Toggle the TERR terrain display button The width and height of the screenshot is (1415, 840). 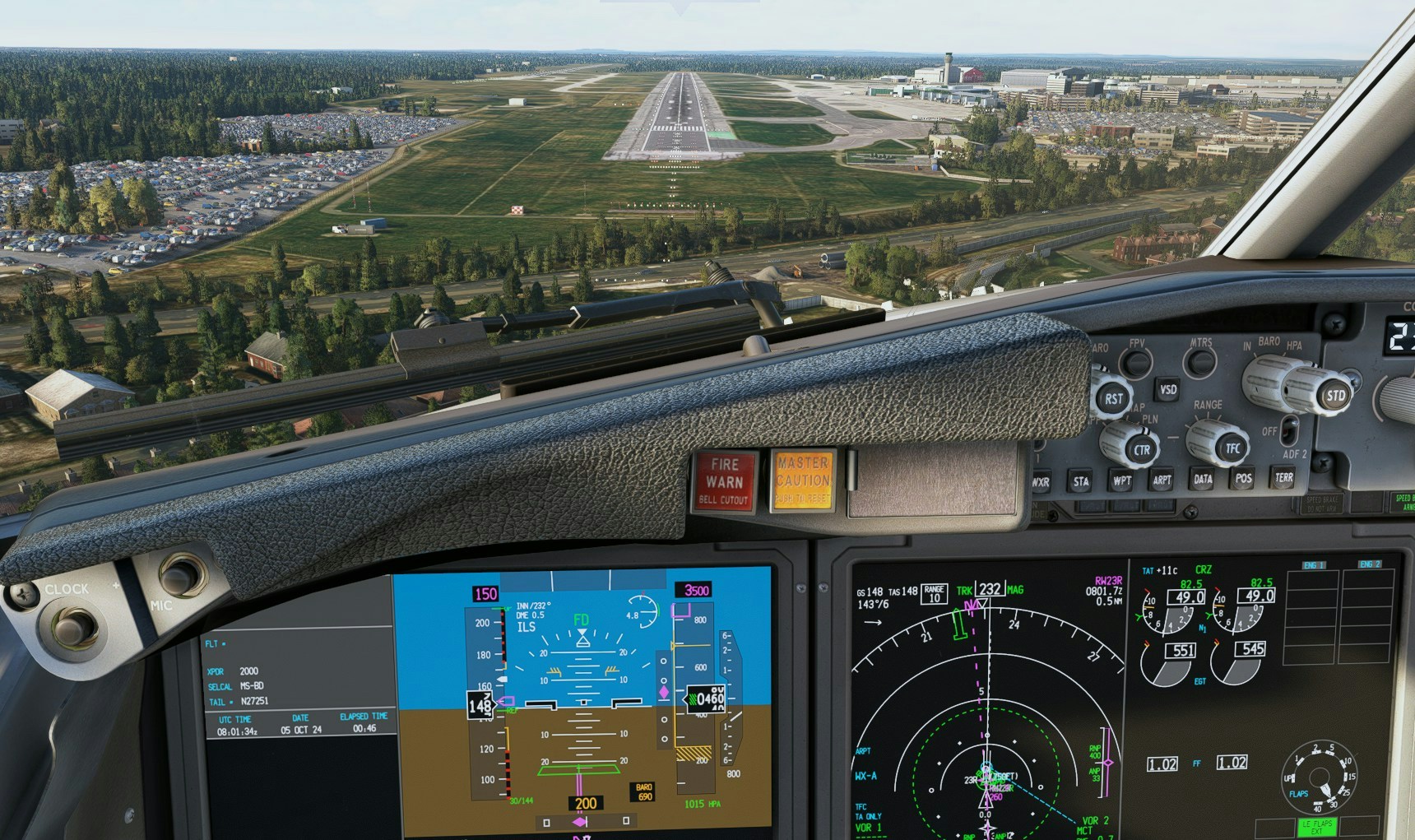1283,477
